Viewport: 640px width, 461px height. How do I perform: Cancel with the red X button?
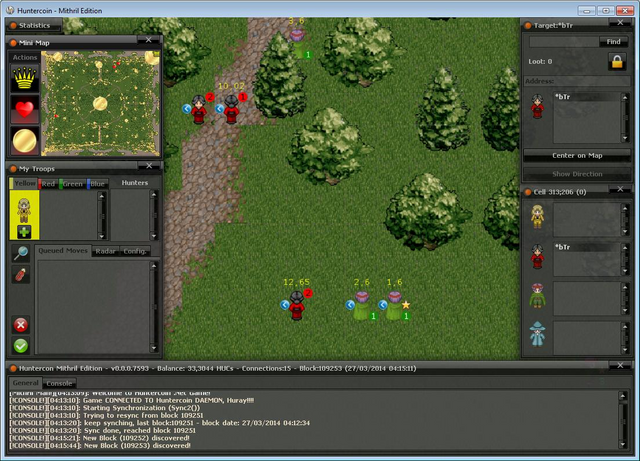click(20, 325)
